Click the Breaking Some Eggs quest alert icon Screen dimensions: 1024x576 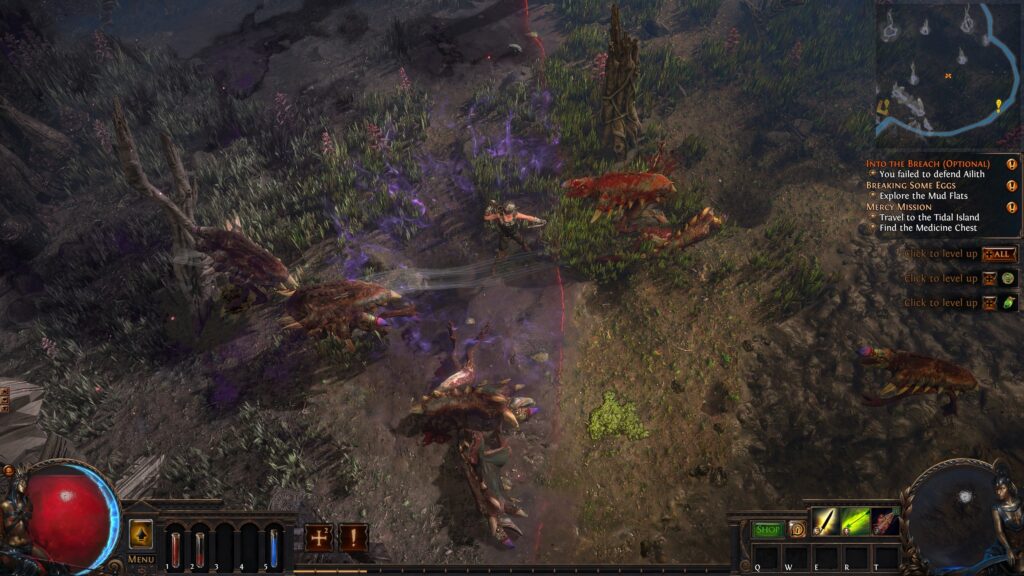[x=1011, y=185]
